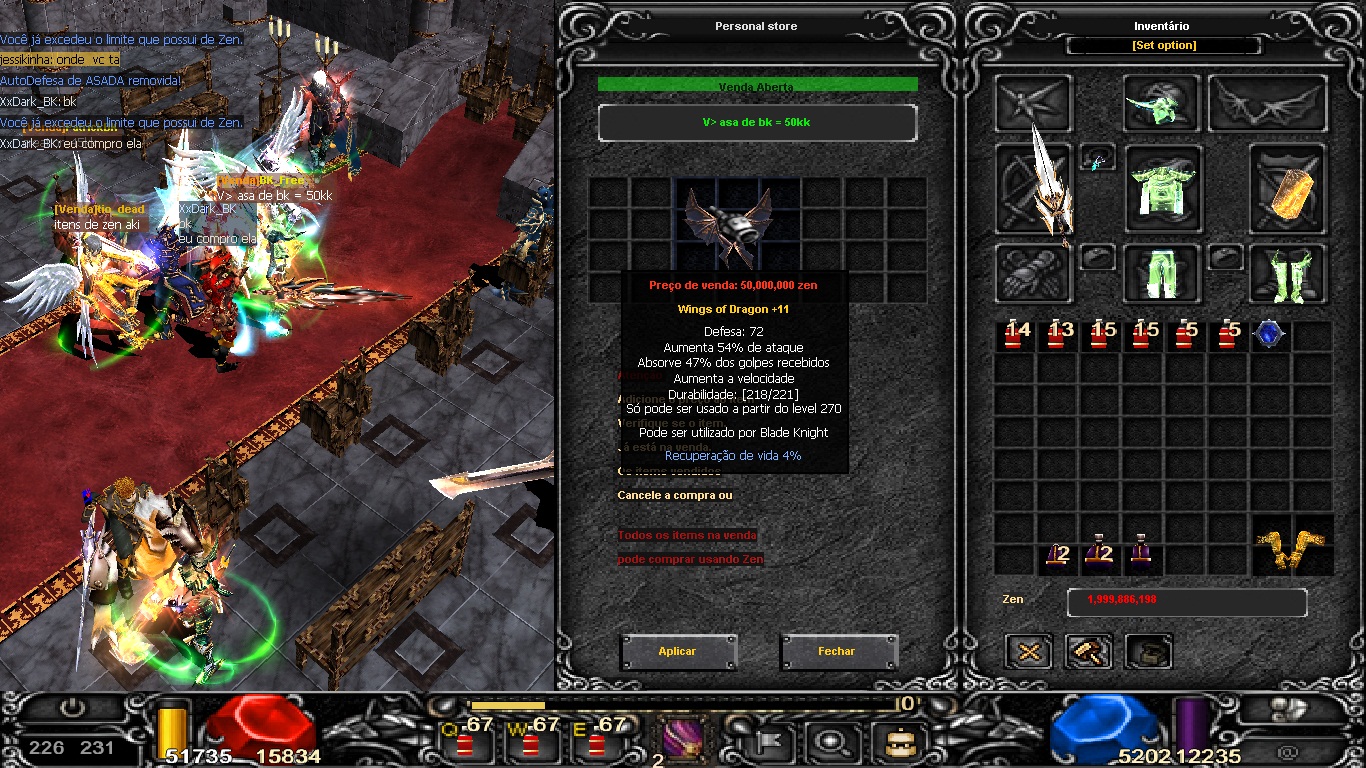Click the power icon on bottom bar

tap(72, 709)
